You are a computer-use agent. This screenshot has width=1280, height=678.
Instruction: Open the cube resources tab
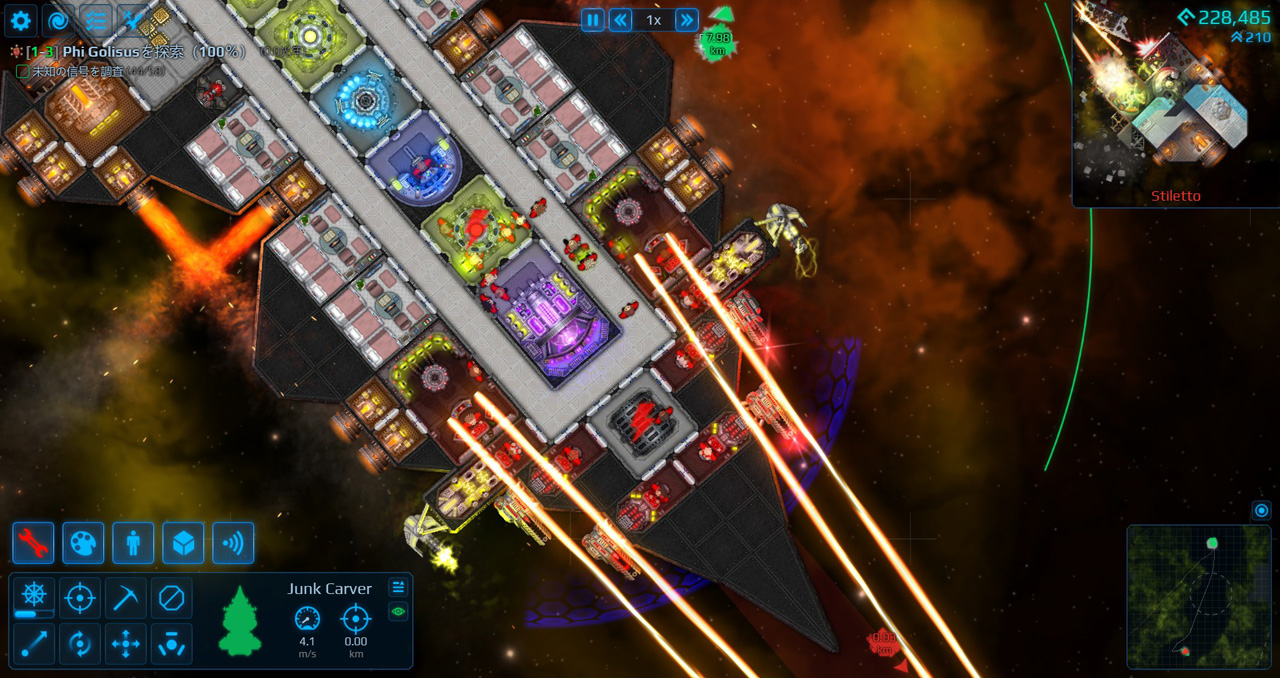click(183, 543)
